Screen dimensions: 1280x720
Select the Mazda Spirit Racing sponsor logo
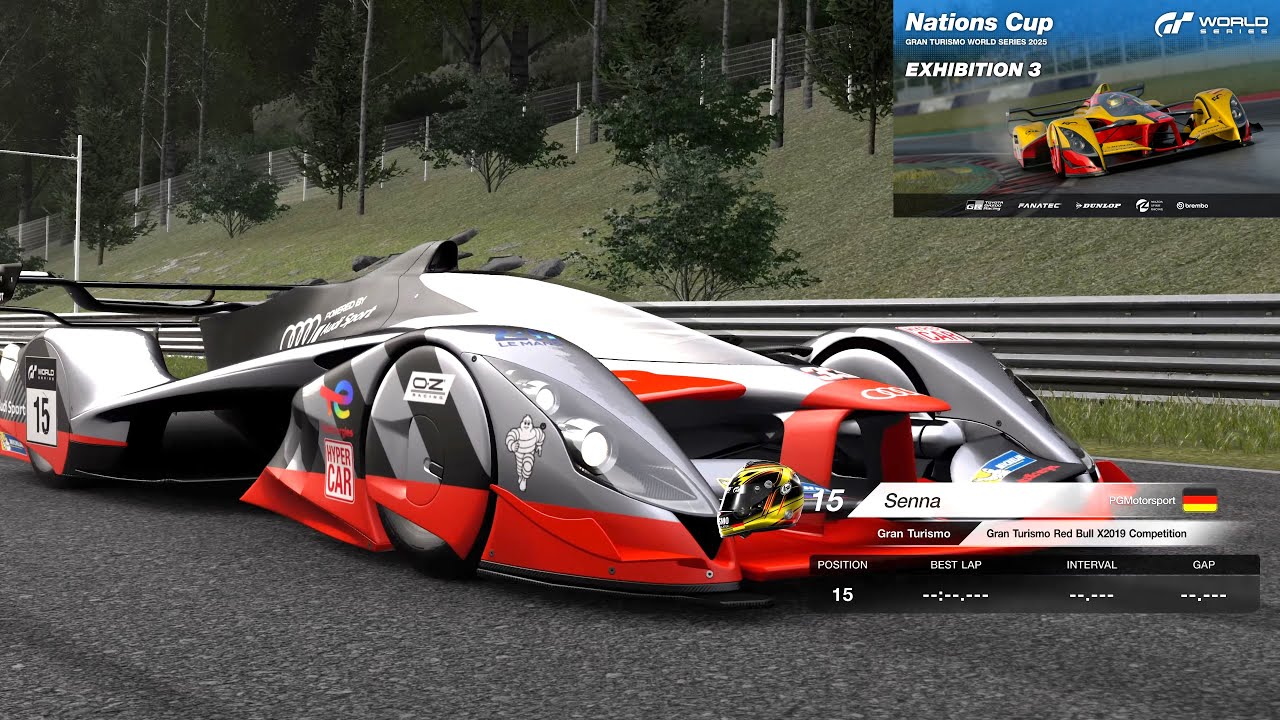click(x=1148, y=205)
